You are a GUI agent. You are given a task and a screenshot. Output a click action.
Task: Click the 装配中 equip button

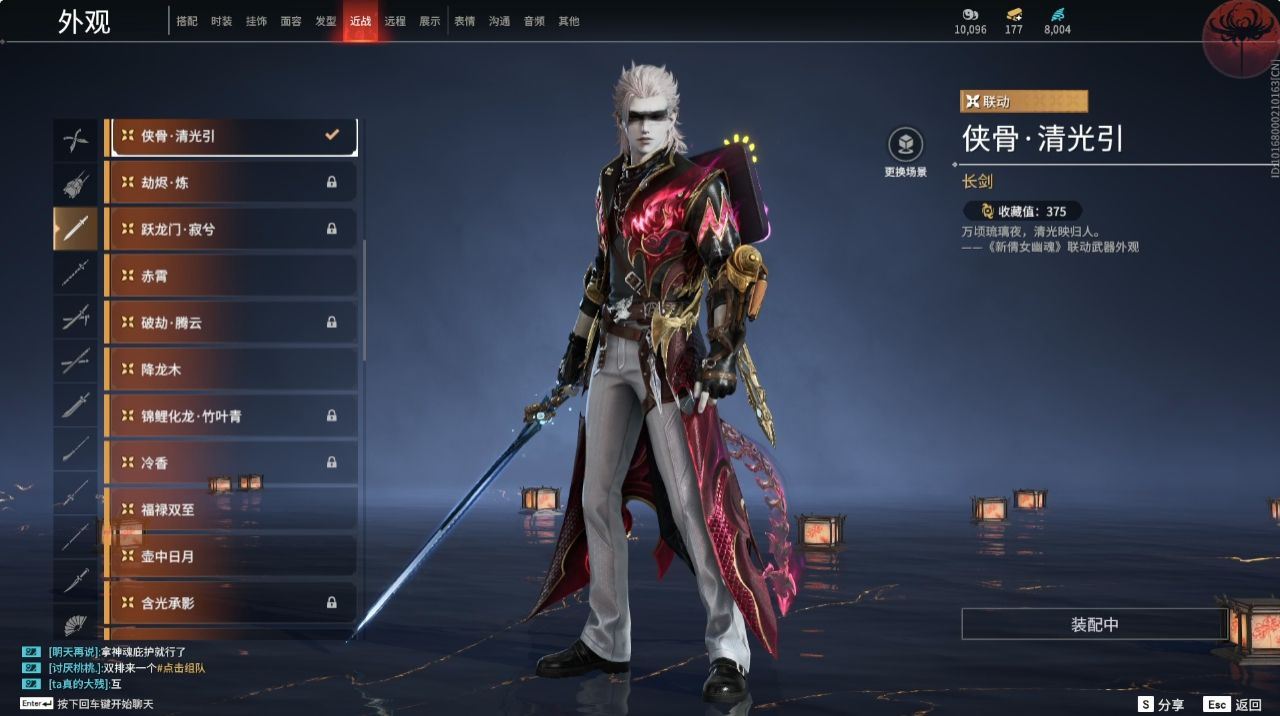coord(1094,624)
